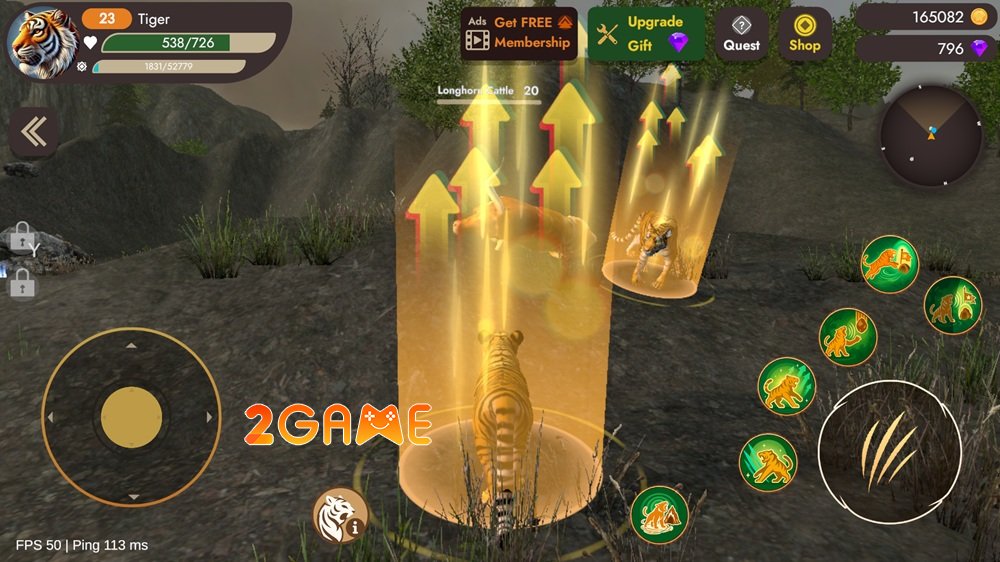Use the tiger leaping with flag skill
1000x562 pixels.
pyautogui.click(x=889, y=264)
